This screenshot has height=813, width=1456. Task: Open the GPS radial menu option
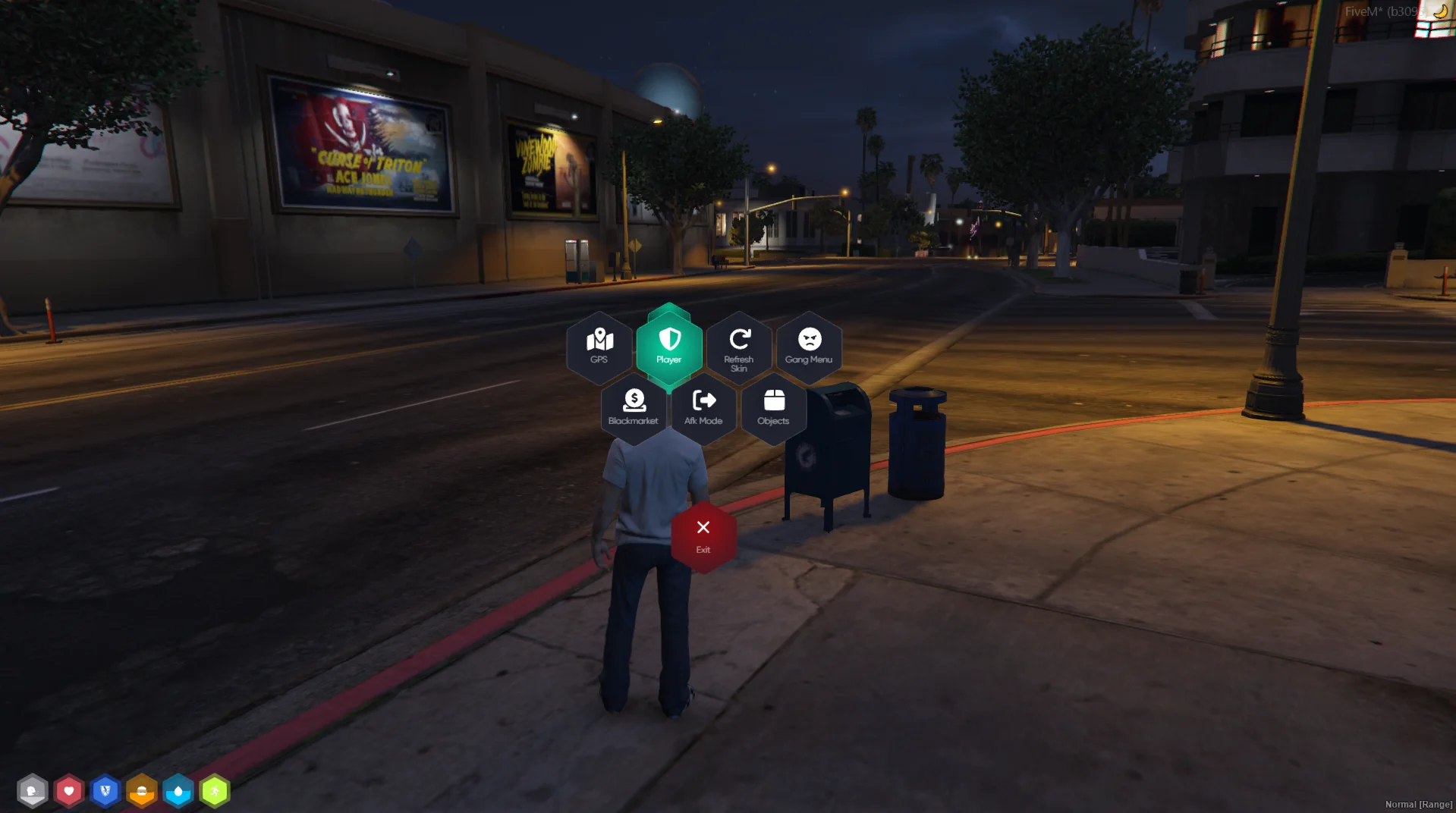click(599, 347)
